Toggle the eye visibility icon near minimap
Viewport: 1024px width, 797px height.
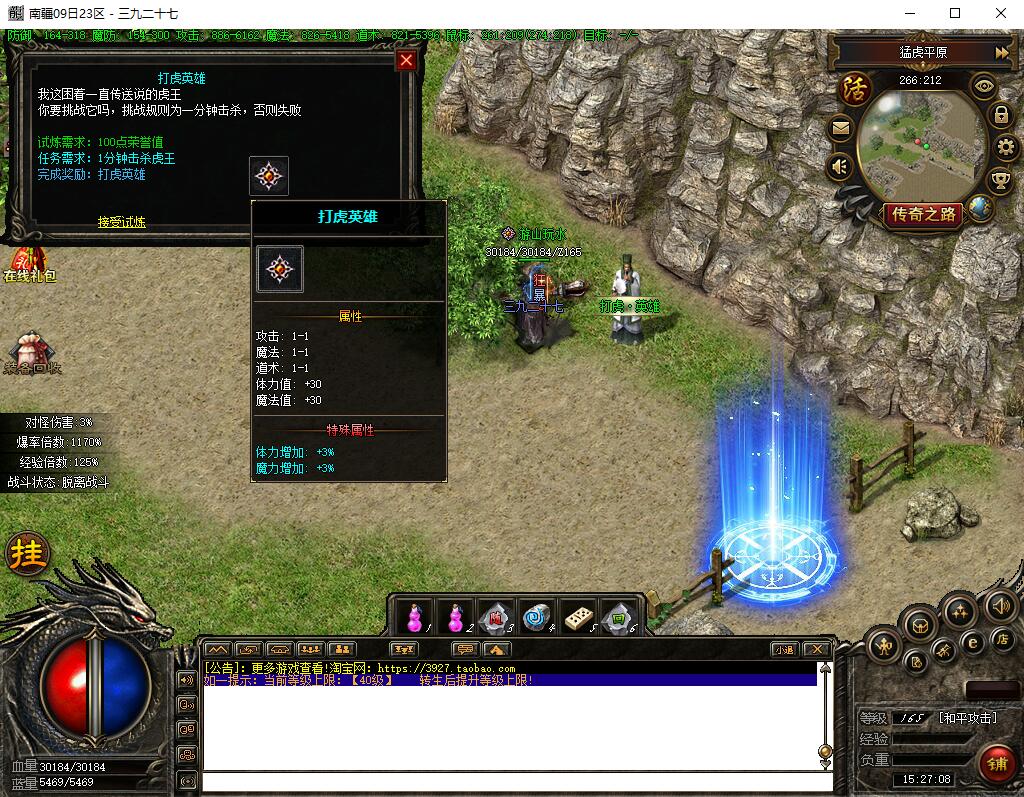click(985, 86)
